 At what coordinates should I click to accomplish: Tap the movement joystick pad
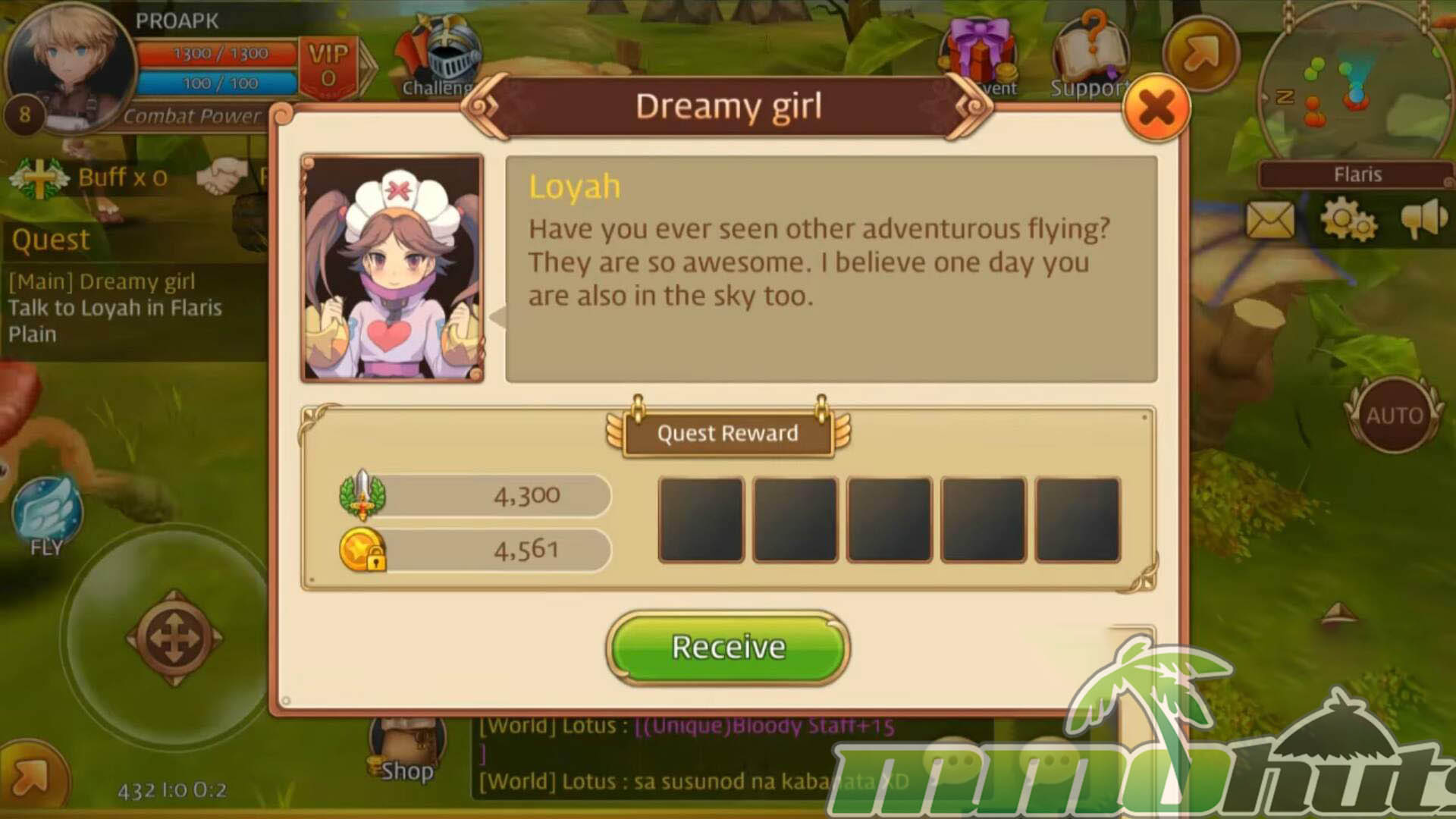click(x=174, y=639)
